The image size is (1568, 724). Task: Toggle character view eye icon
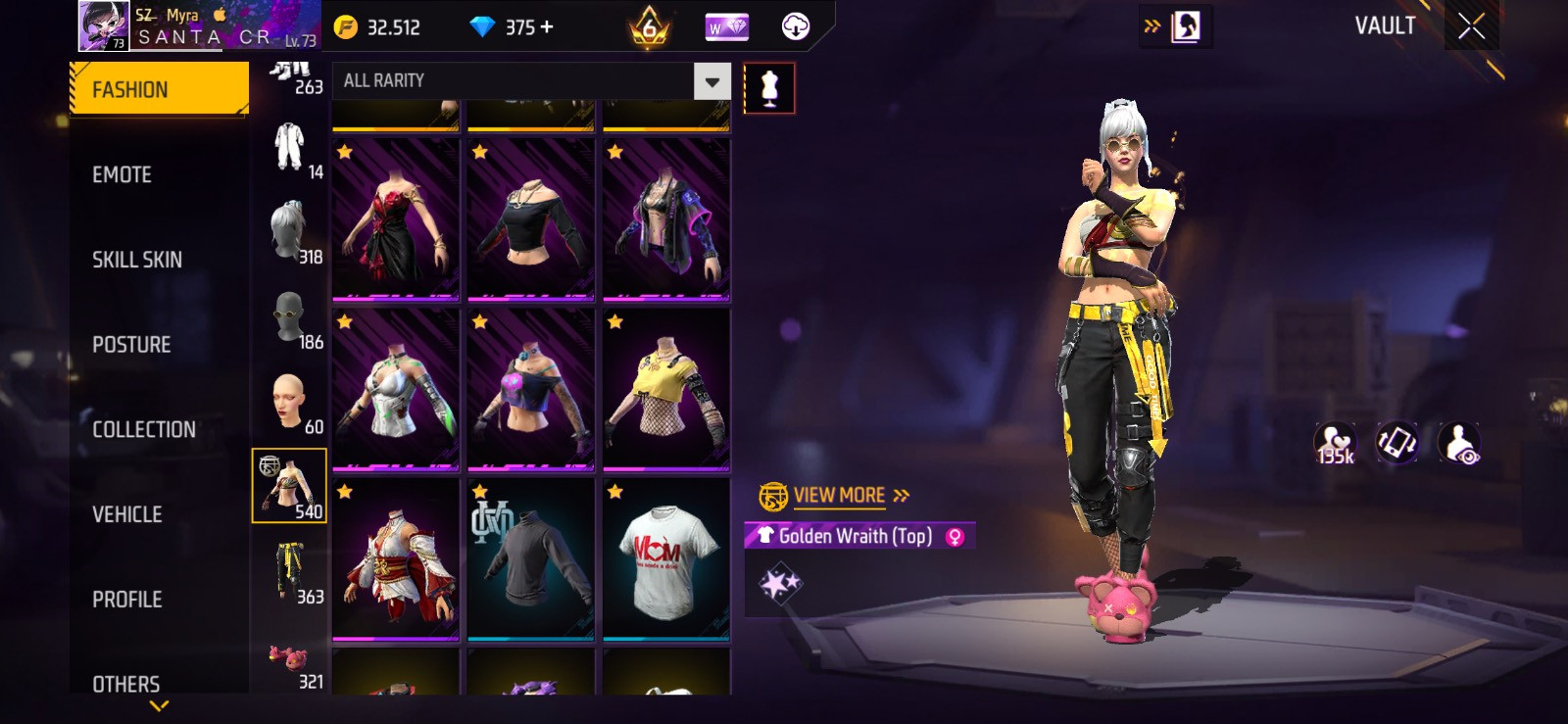[x=1459, y=443]
